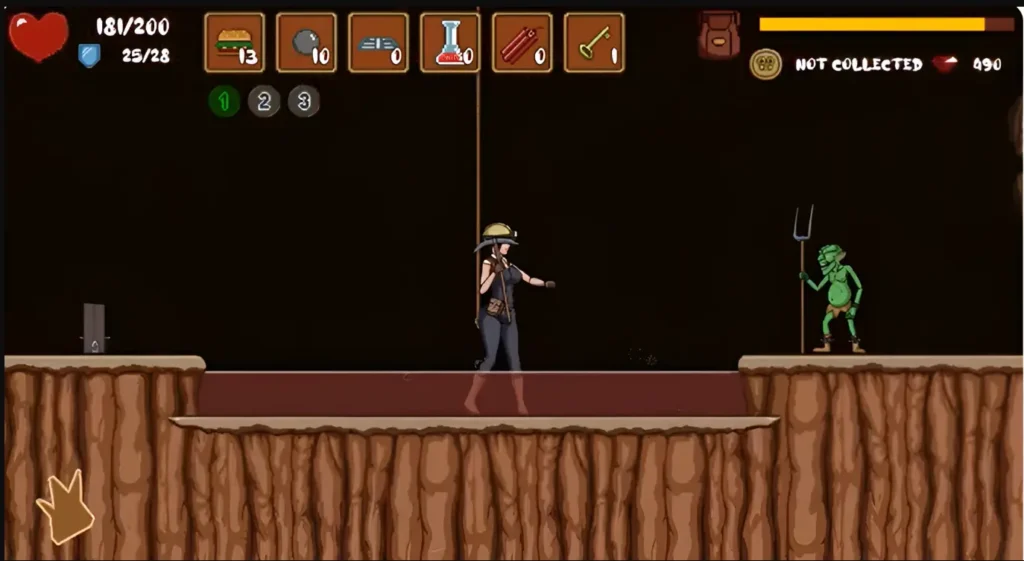Viewport: 1024px width, 561px height.
Task: Choose the key item slot
Action: coord(594,43)
